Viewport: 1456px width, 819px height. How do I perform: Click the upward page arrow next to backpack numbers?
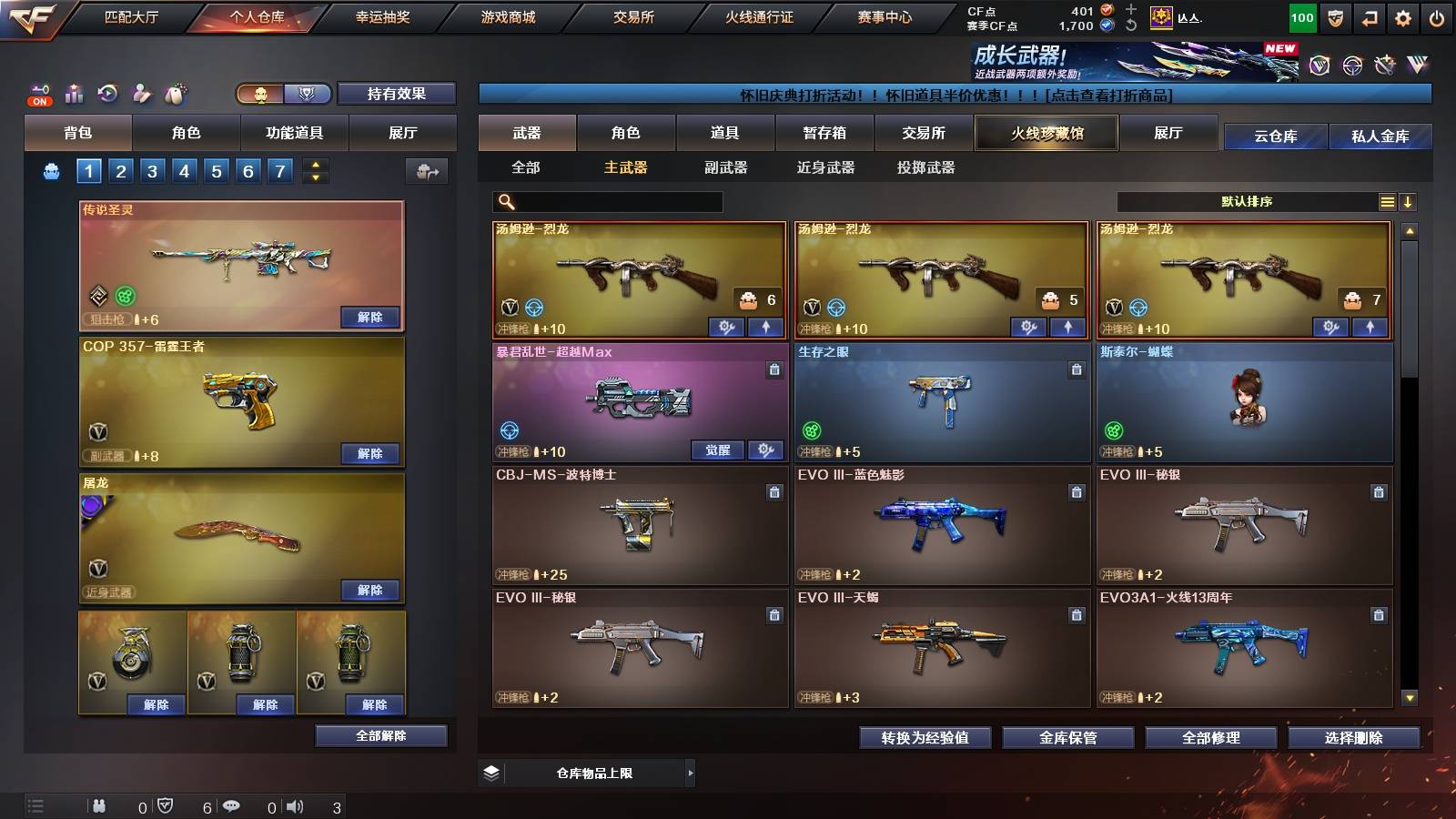[313, 165]
